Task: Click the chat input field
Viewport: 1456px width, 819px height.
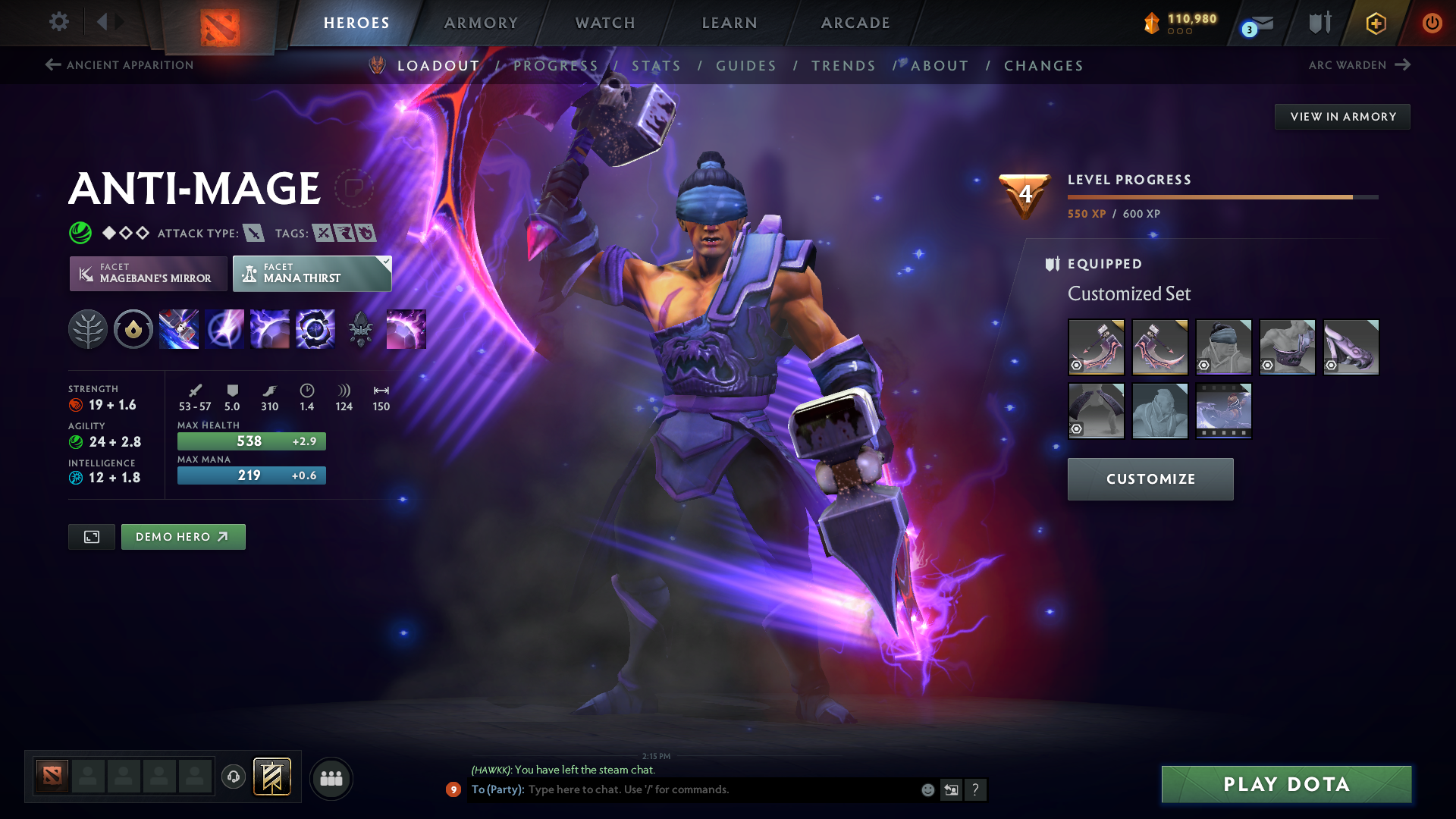Action: pyautogui.click(x=682, y=789)
